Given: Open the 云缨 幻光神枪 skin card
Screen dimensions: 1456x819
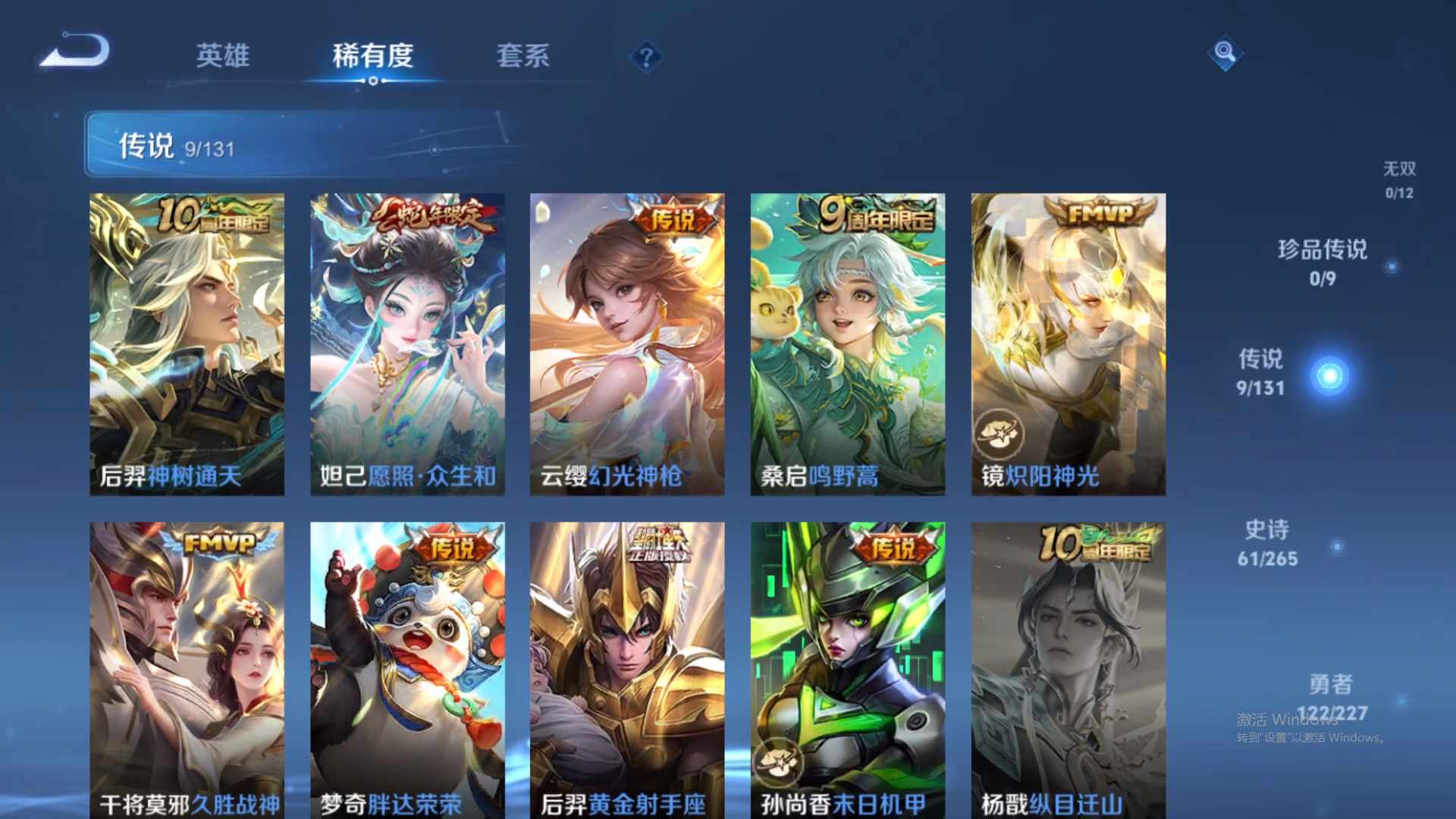Looking at the screenshot, I should (627, 344).
